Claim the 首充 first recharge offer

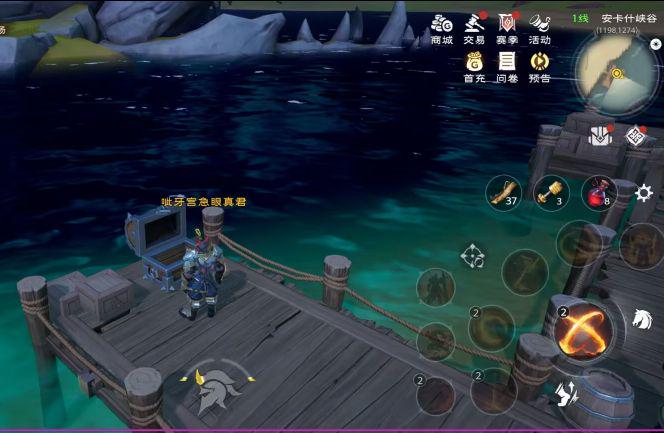click(474, 66)
